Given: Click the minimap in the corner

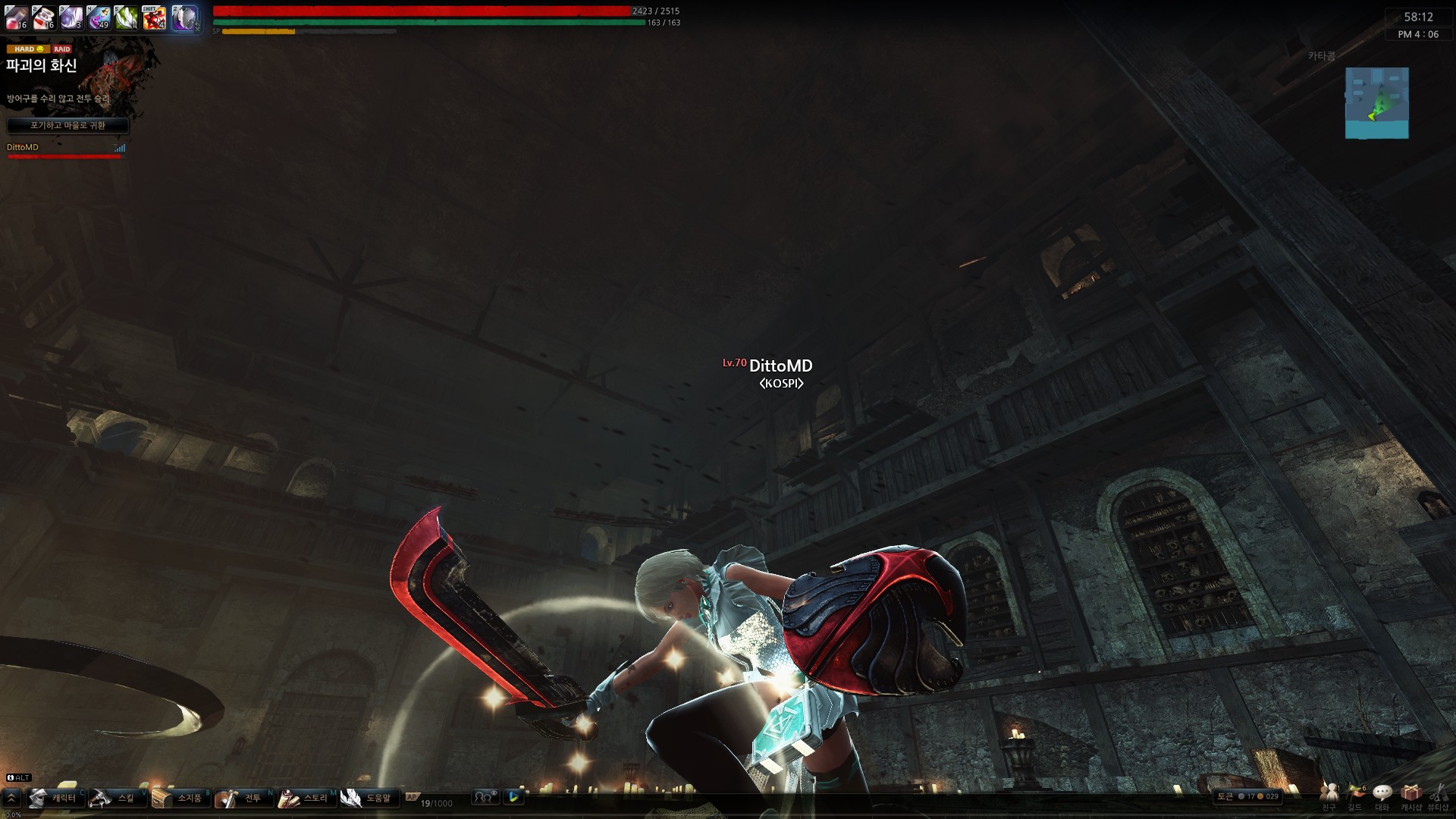Looking at the screenshot, I should tap(1376, 103).
